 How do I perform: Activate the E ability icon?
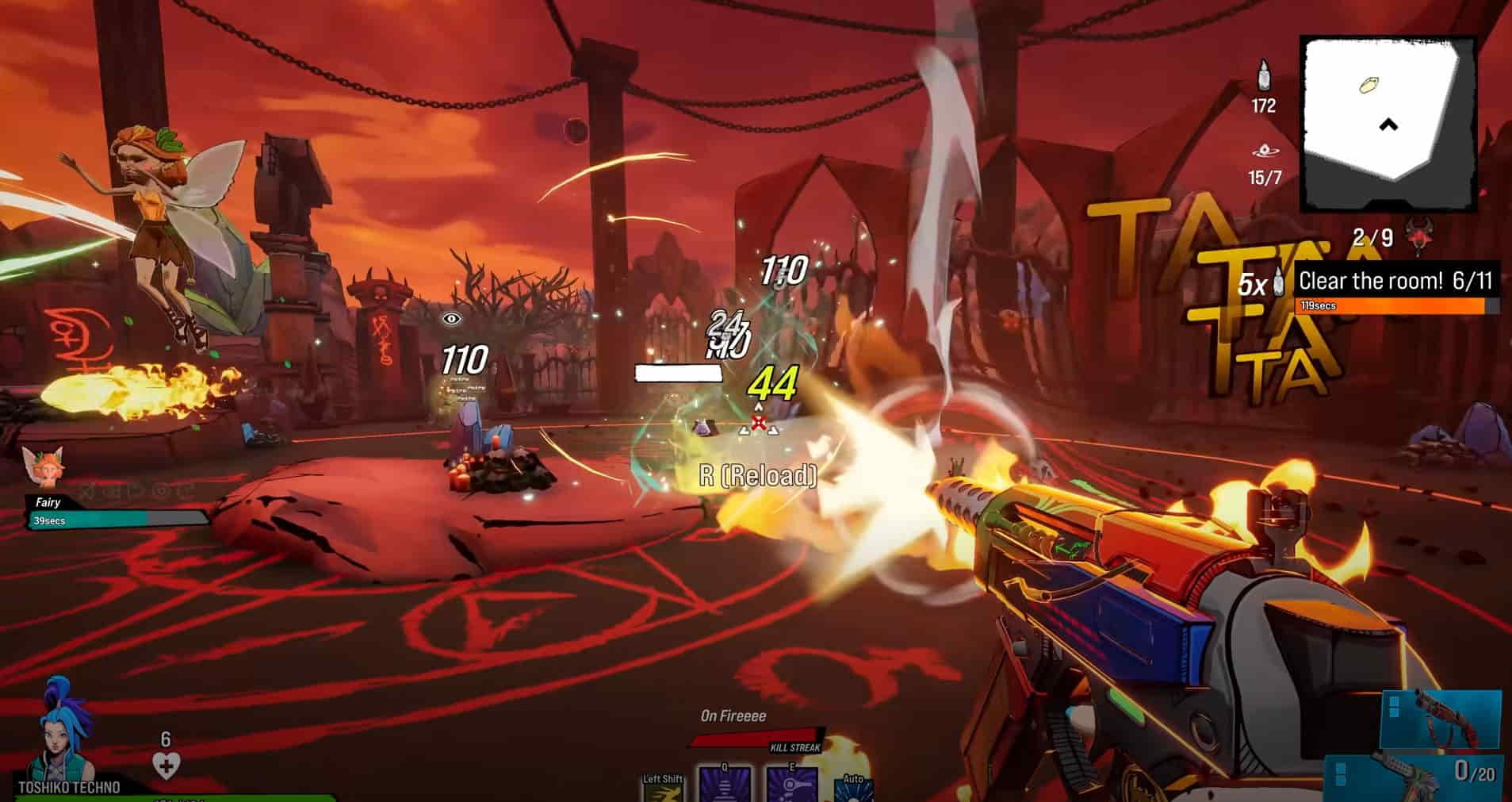792,784
